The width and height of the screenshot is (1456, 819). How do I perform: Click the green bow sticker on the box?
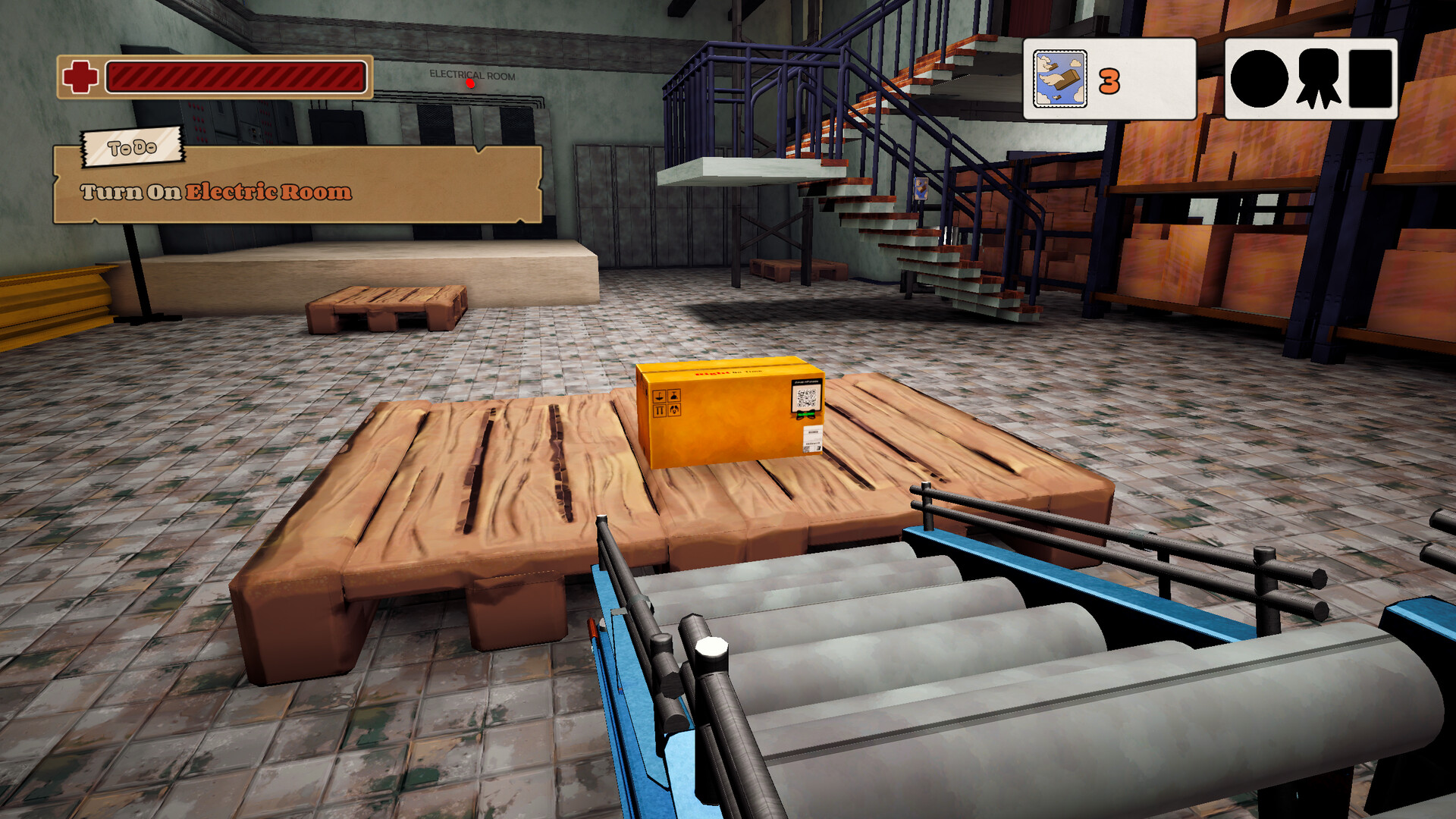point(805,415)
